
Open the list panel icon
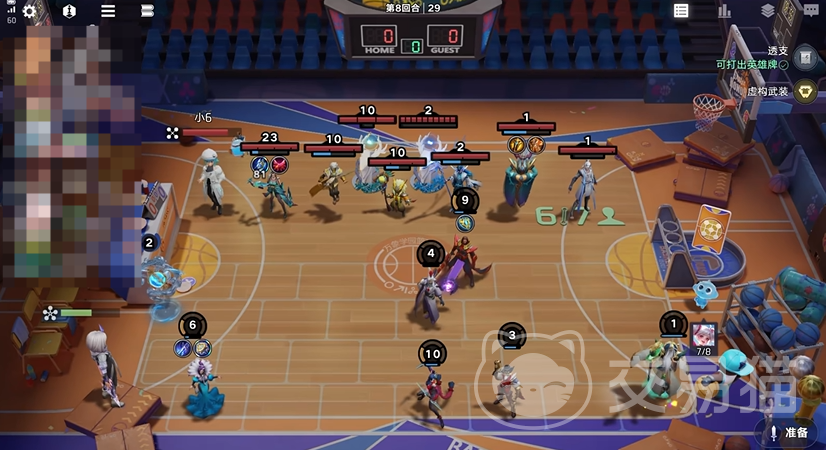coord(681,11)
